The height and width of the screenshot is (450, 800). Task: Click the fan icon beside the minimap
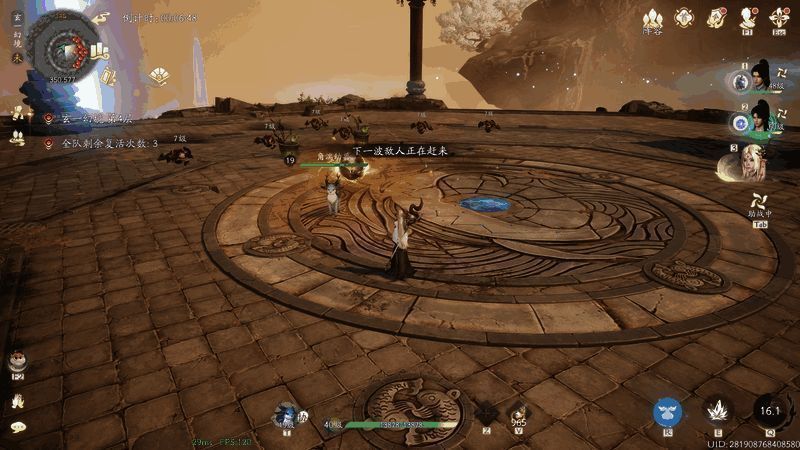[x=100, y=17]
